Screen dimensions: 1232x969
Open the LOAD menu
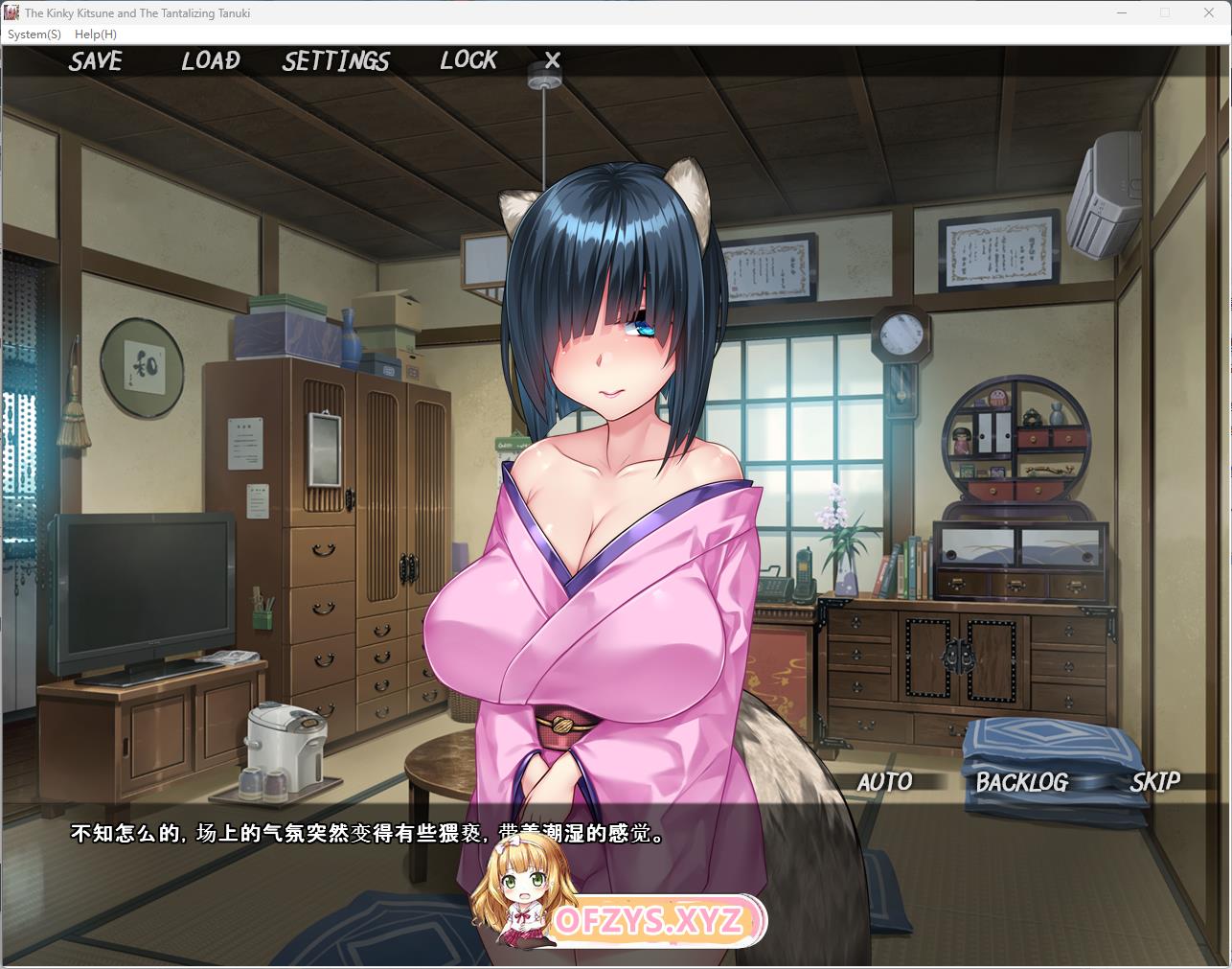[x=211, y=61]
